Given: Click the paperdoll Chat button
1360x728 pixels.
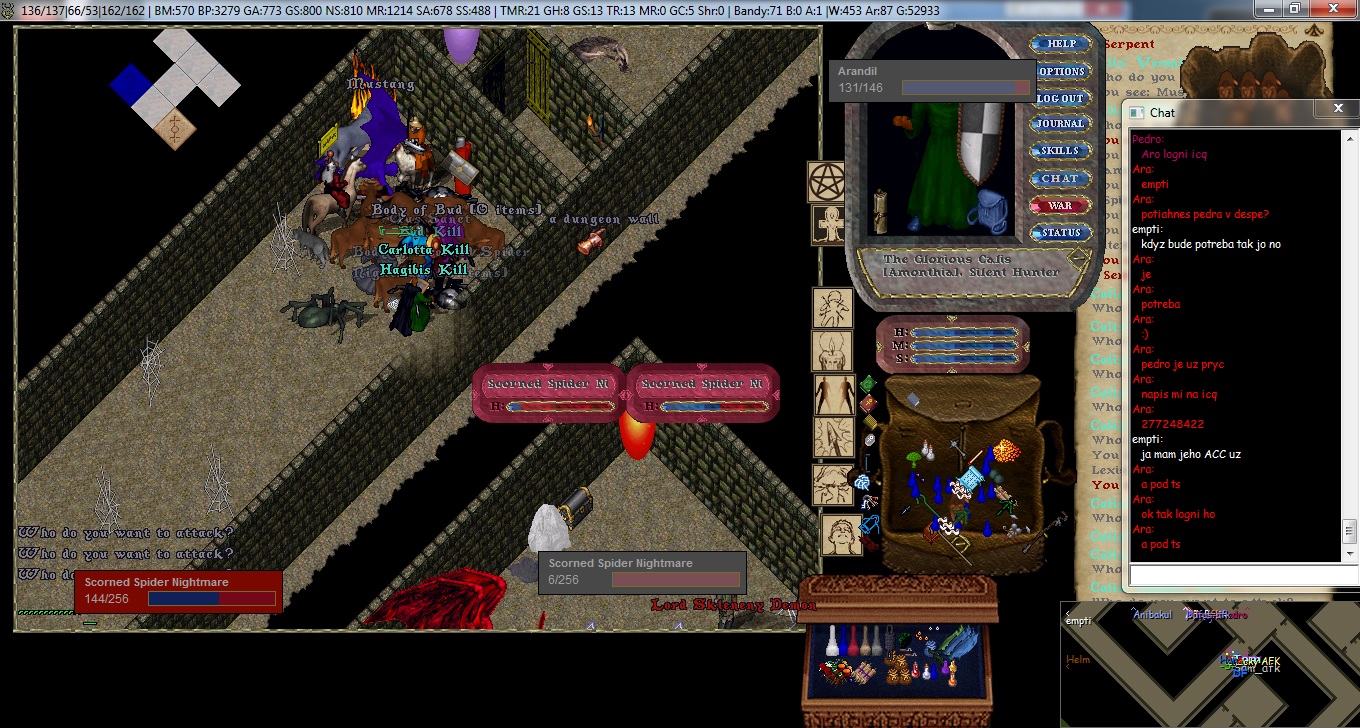Looking at the screenshot, I should pyautogui.click(x=1060, y=178).
